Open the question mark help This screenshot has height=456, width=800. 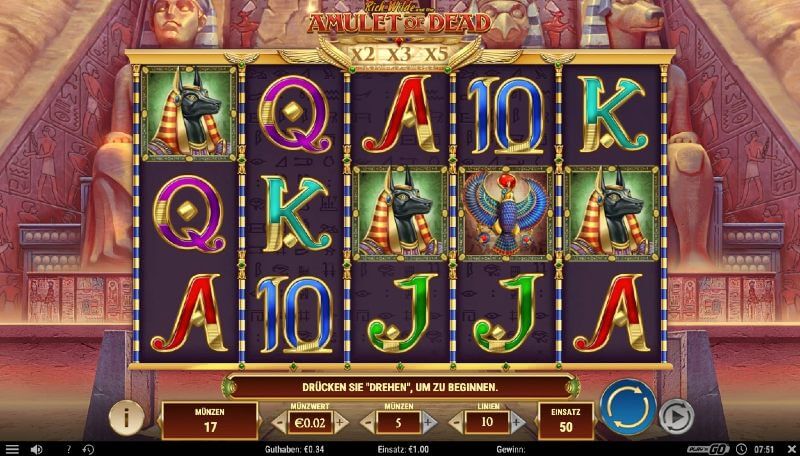click(x=68, y=449)
